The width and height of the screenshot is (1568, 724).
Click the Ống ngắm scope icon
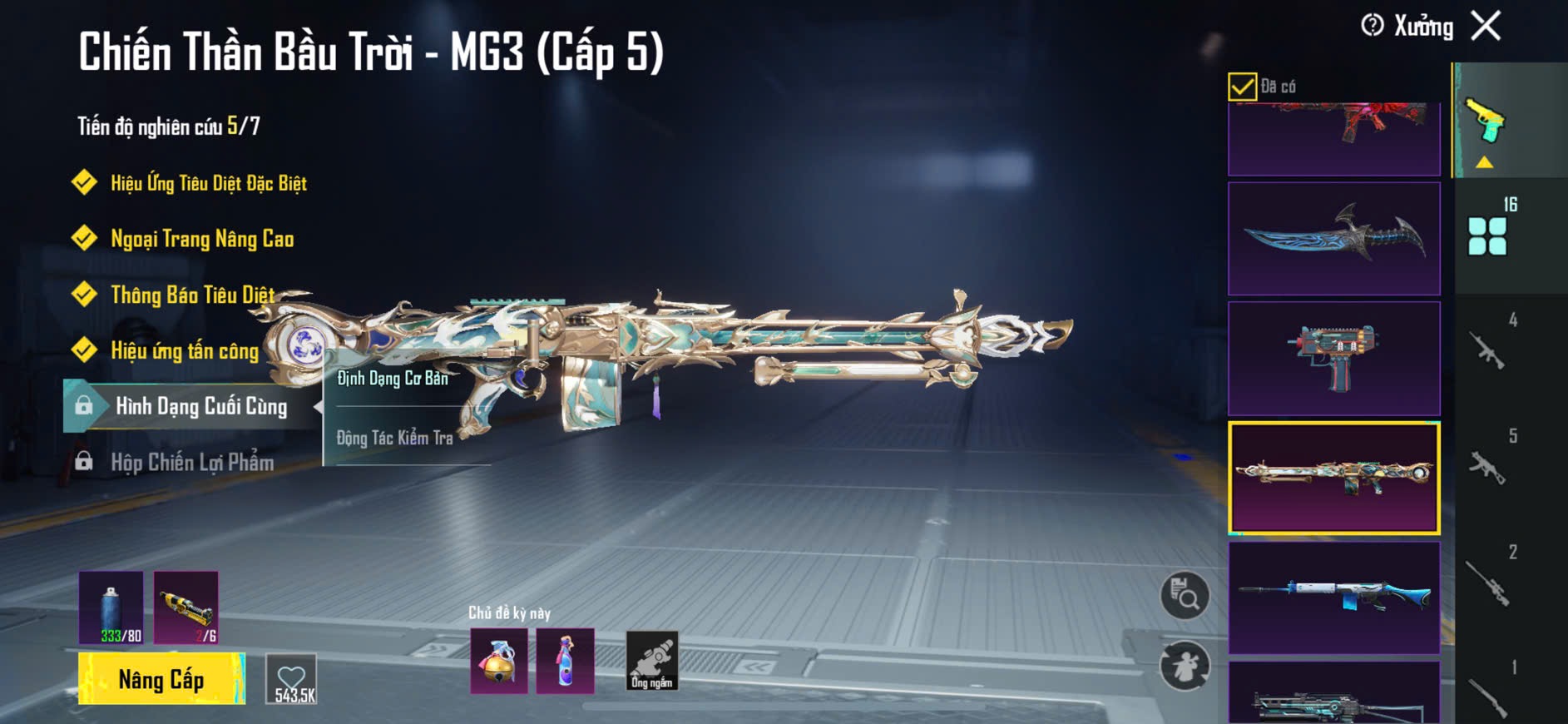click(652, 662)
